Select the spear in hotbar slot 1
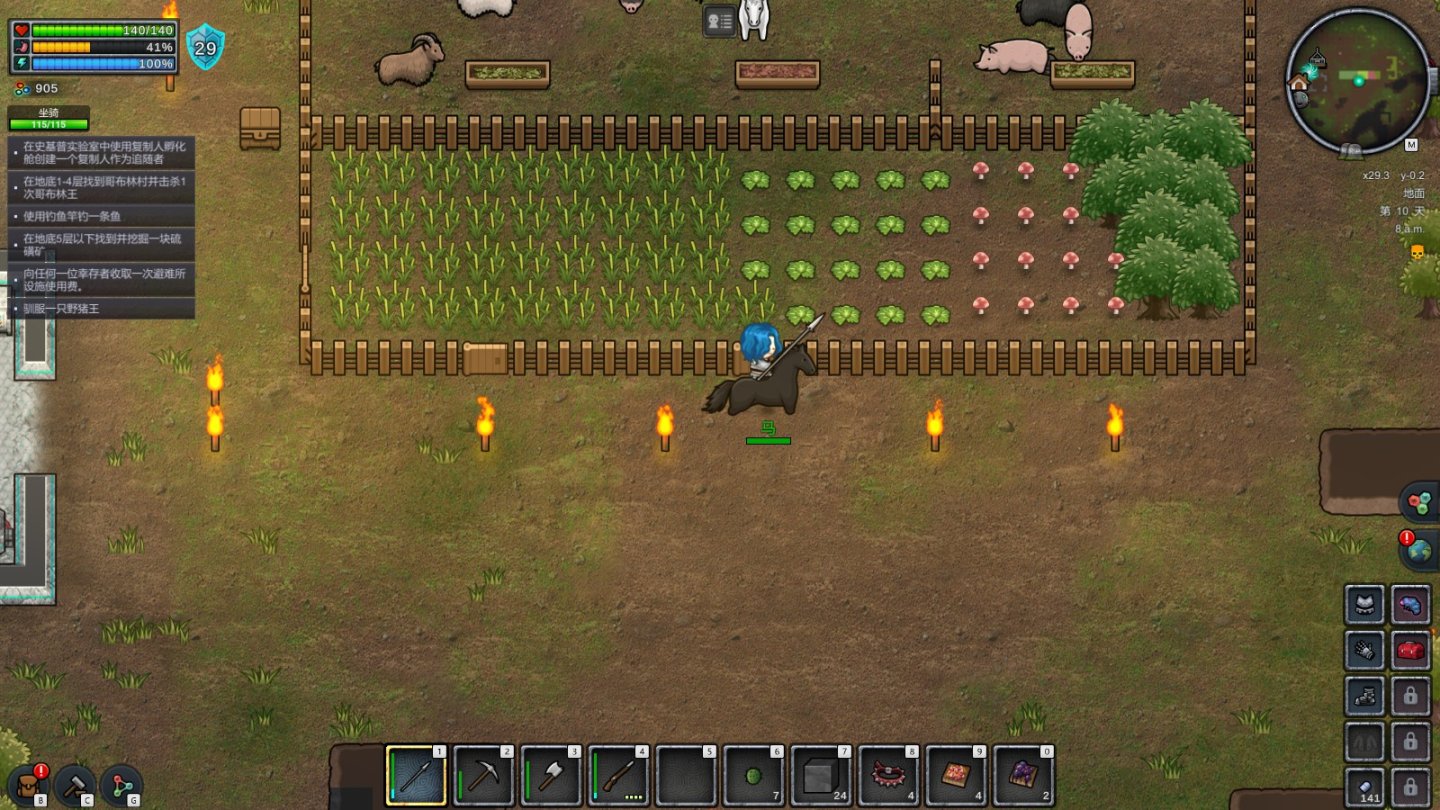The image size is (1440, 810). click(x=417, y=776)
